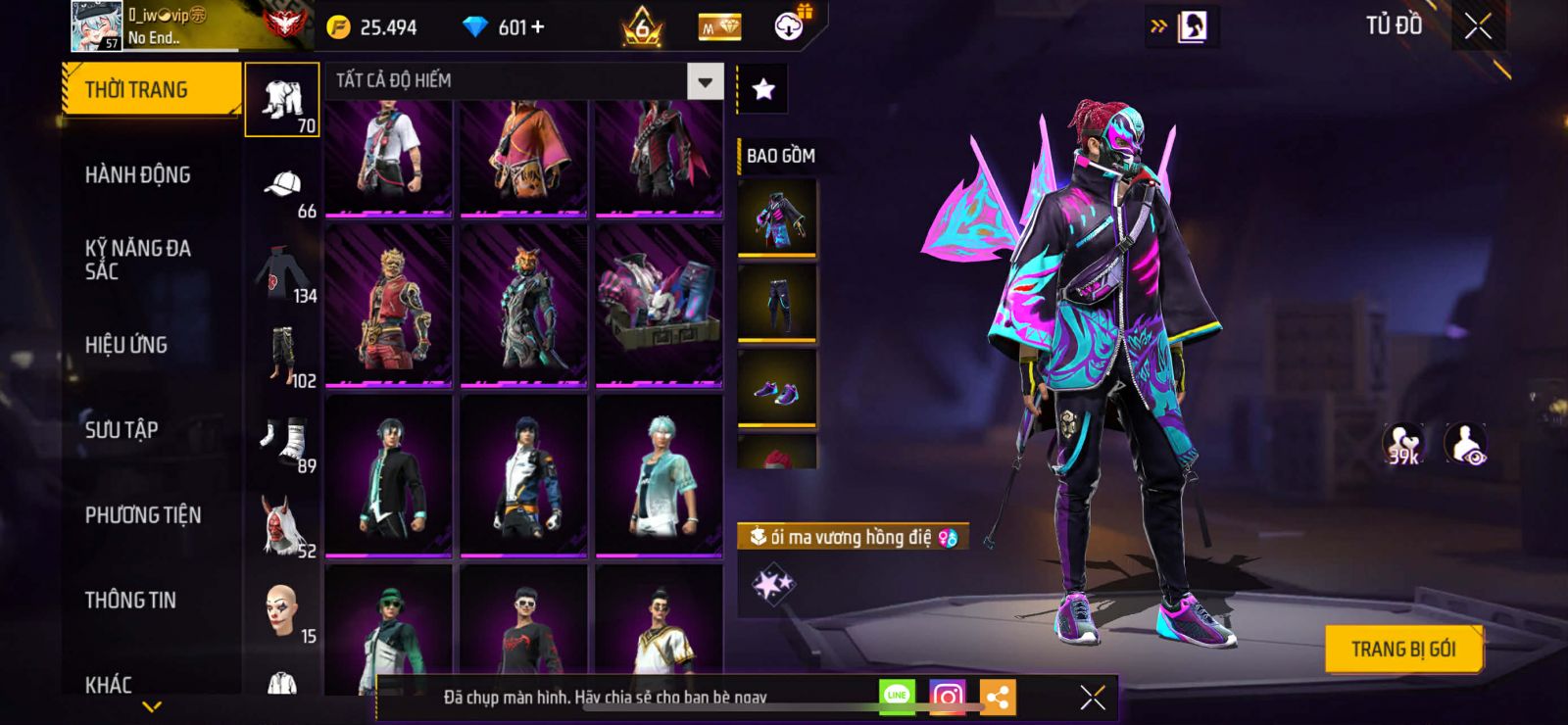
Task: Pick the golden masked red outfit bundle
Action: (389, 306)
